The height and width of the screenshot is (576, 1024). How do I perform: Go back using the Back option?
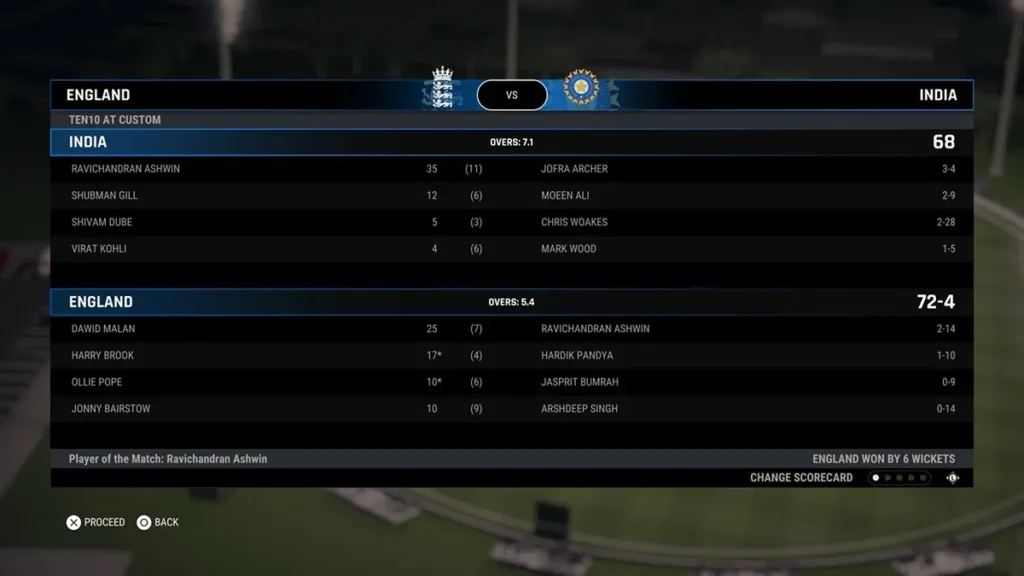coord(158,522)
